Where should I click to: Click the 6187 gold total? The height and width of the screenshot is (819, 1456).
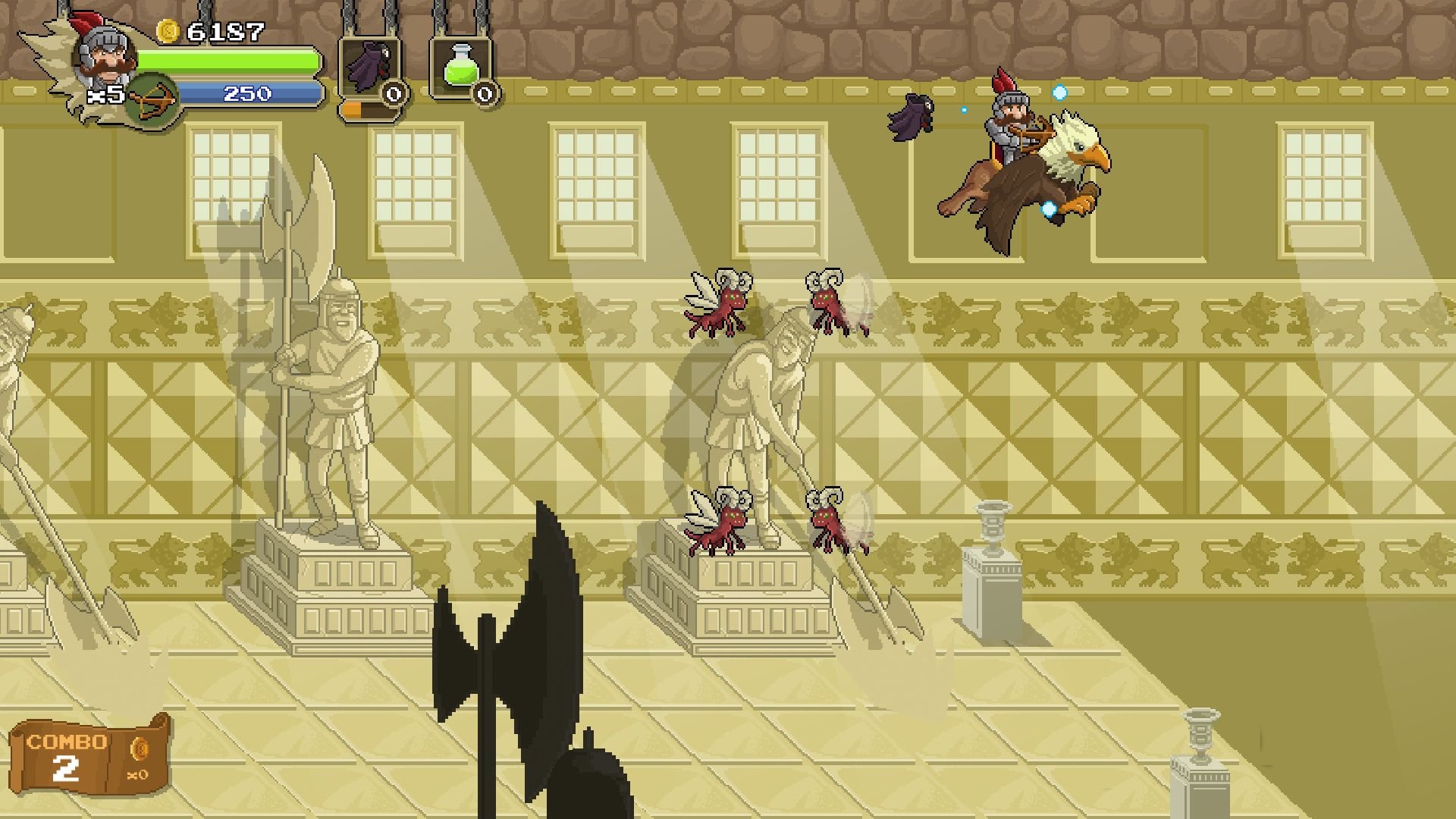(x=222, y=32)
